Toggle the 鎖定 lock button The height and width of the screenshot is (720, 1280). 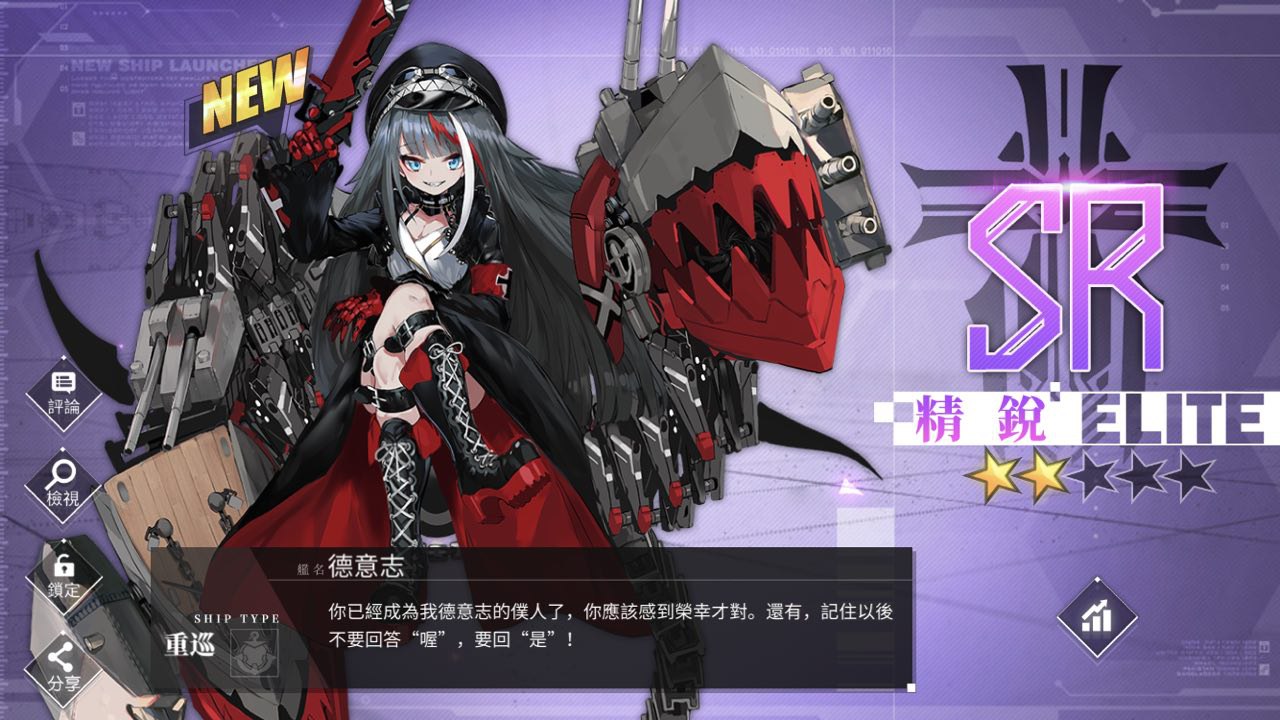click(64, 577)
